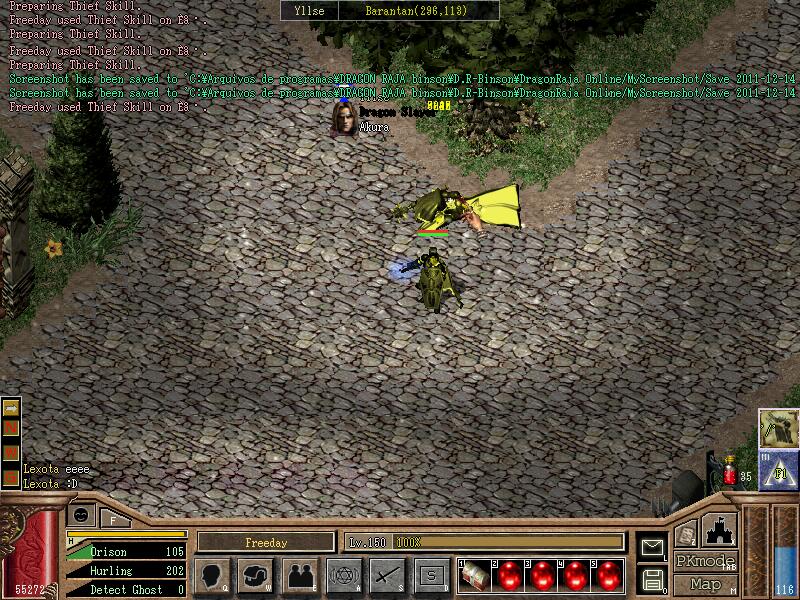The width and height of the screenshot is (800, 600).
Task: Click the smiley face emote button
Action: coord(81,515)
